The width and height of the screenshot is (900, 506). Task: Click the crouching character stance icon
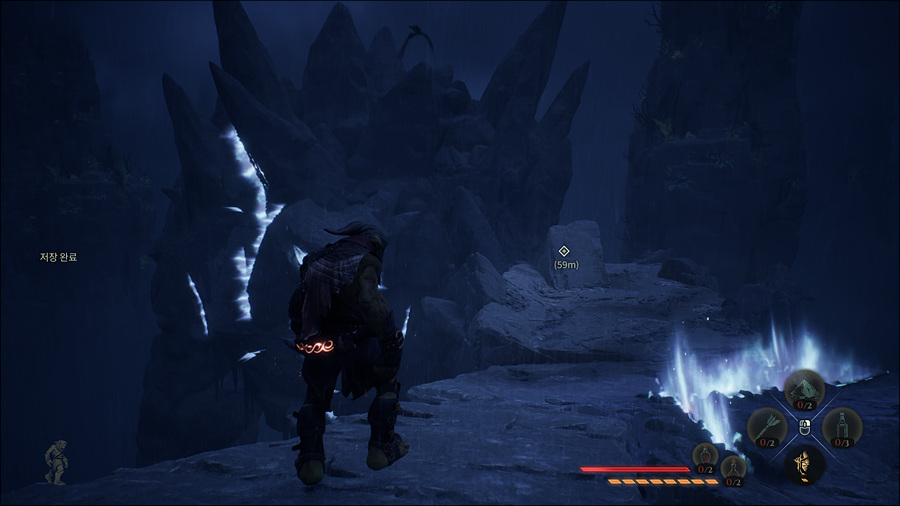pyautogui.click(x=57, y=461)
